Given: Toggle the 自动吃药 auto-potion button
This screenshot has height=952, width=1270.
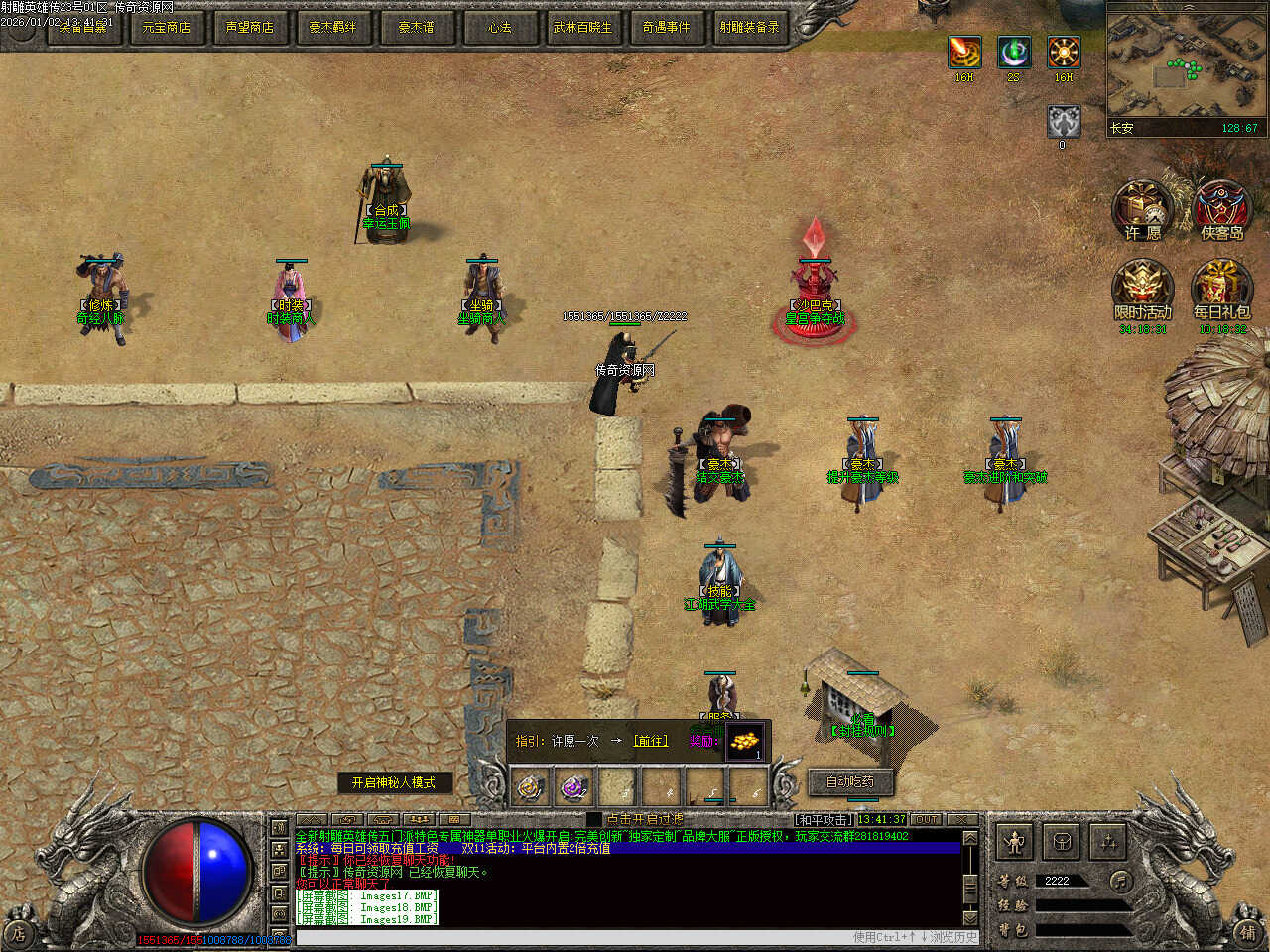Looking at the screenshot, I should click(851, 782).
